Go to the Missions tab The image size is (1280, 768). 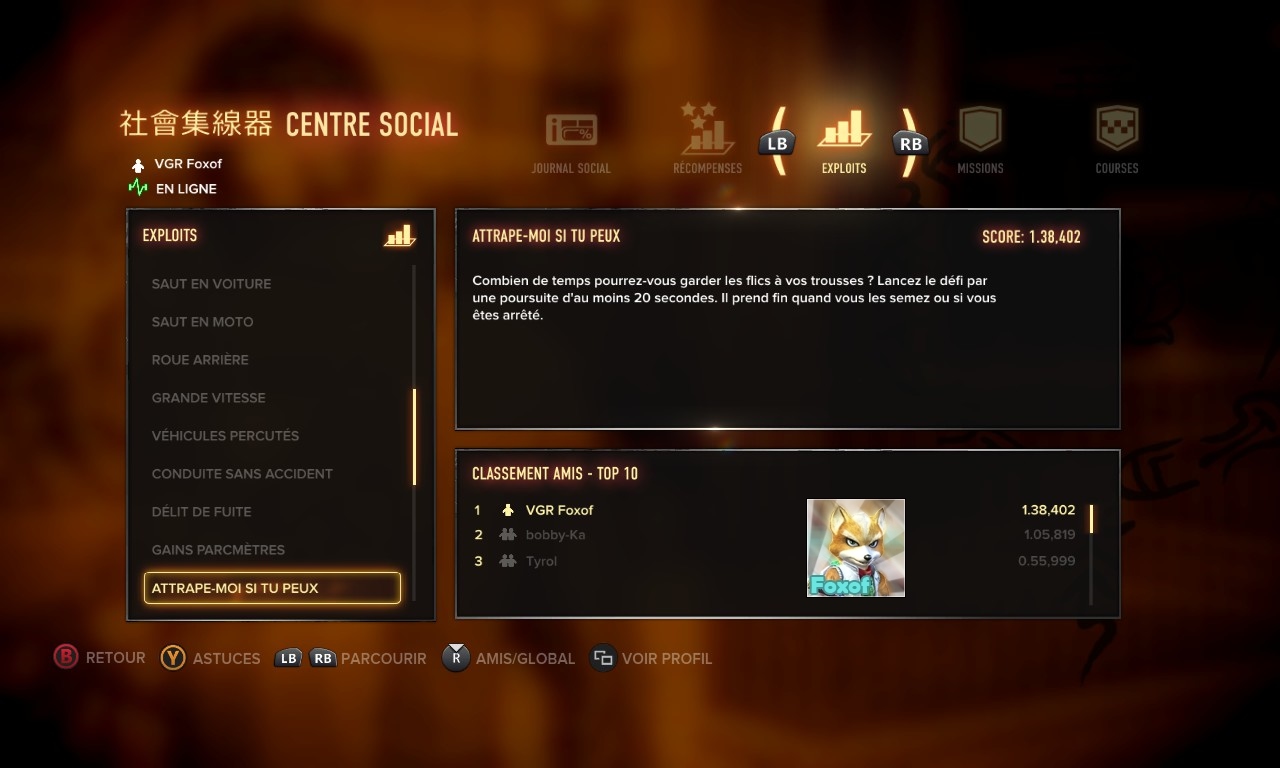coord(980,141)
